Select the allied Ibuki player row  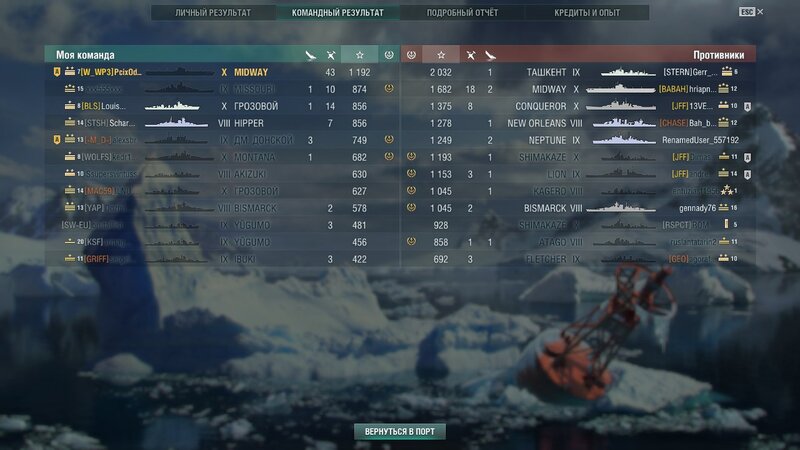click(x=220, y=259)
